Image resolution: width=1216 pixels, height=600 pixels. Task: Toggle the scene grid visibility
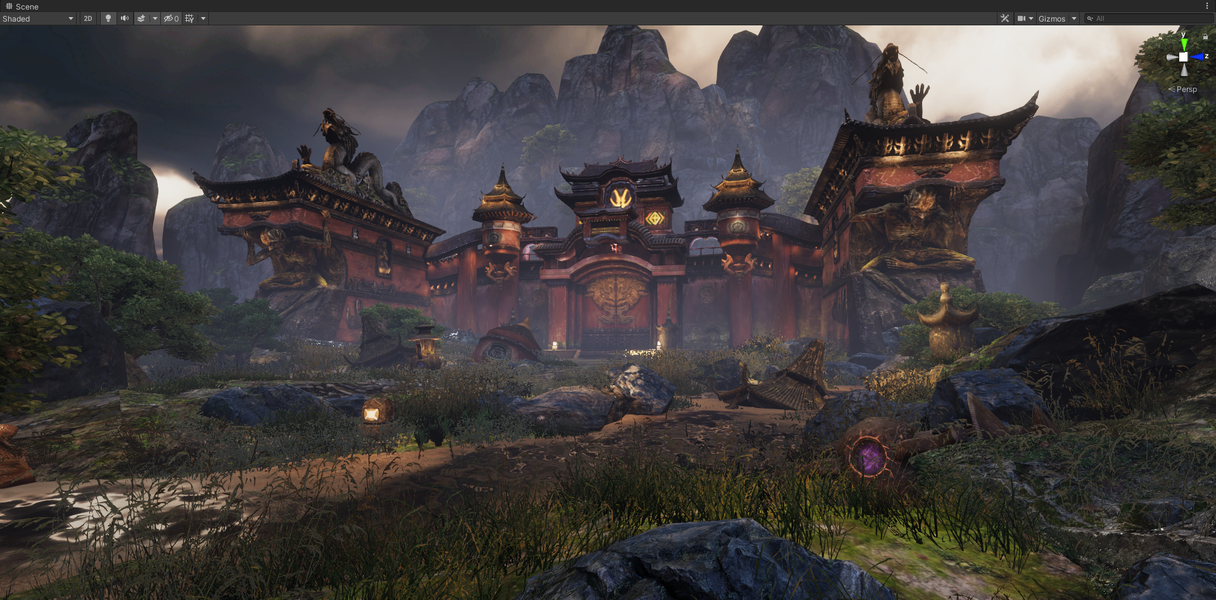click(x=190, y=18)
